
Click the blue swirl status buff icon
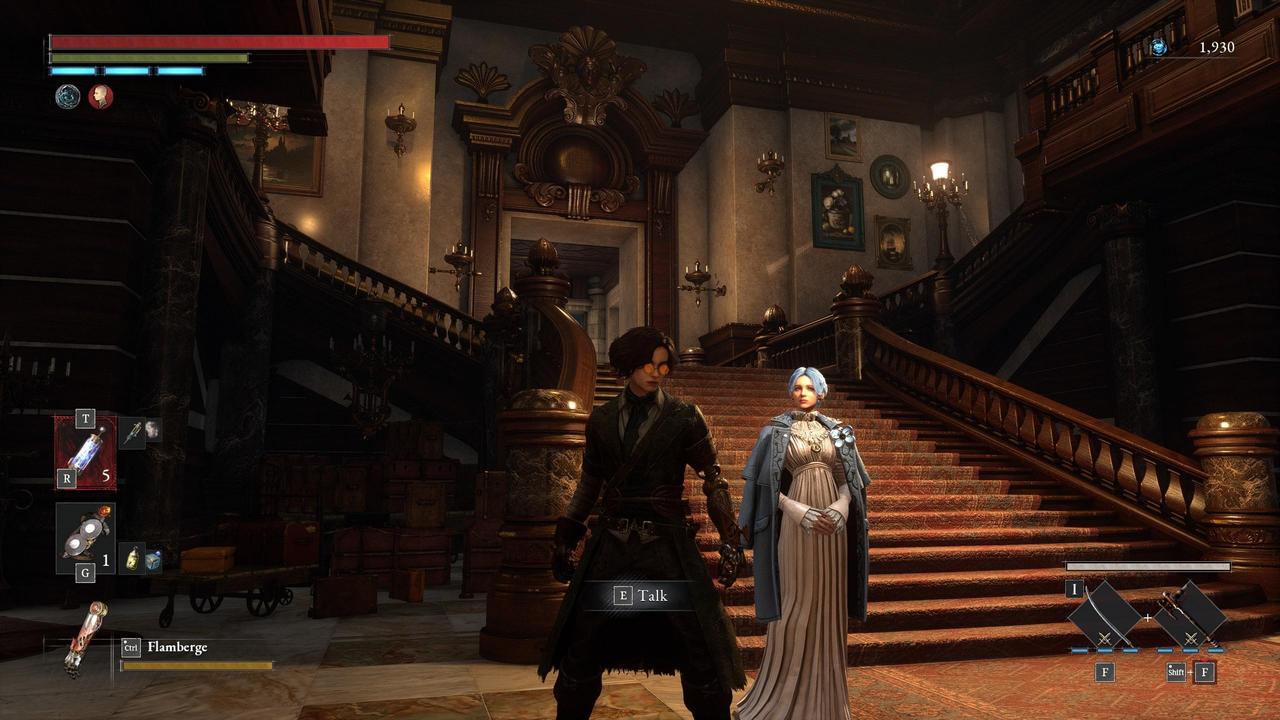coord(68,96)
